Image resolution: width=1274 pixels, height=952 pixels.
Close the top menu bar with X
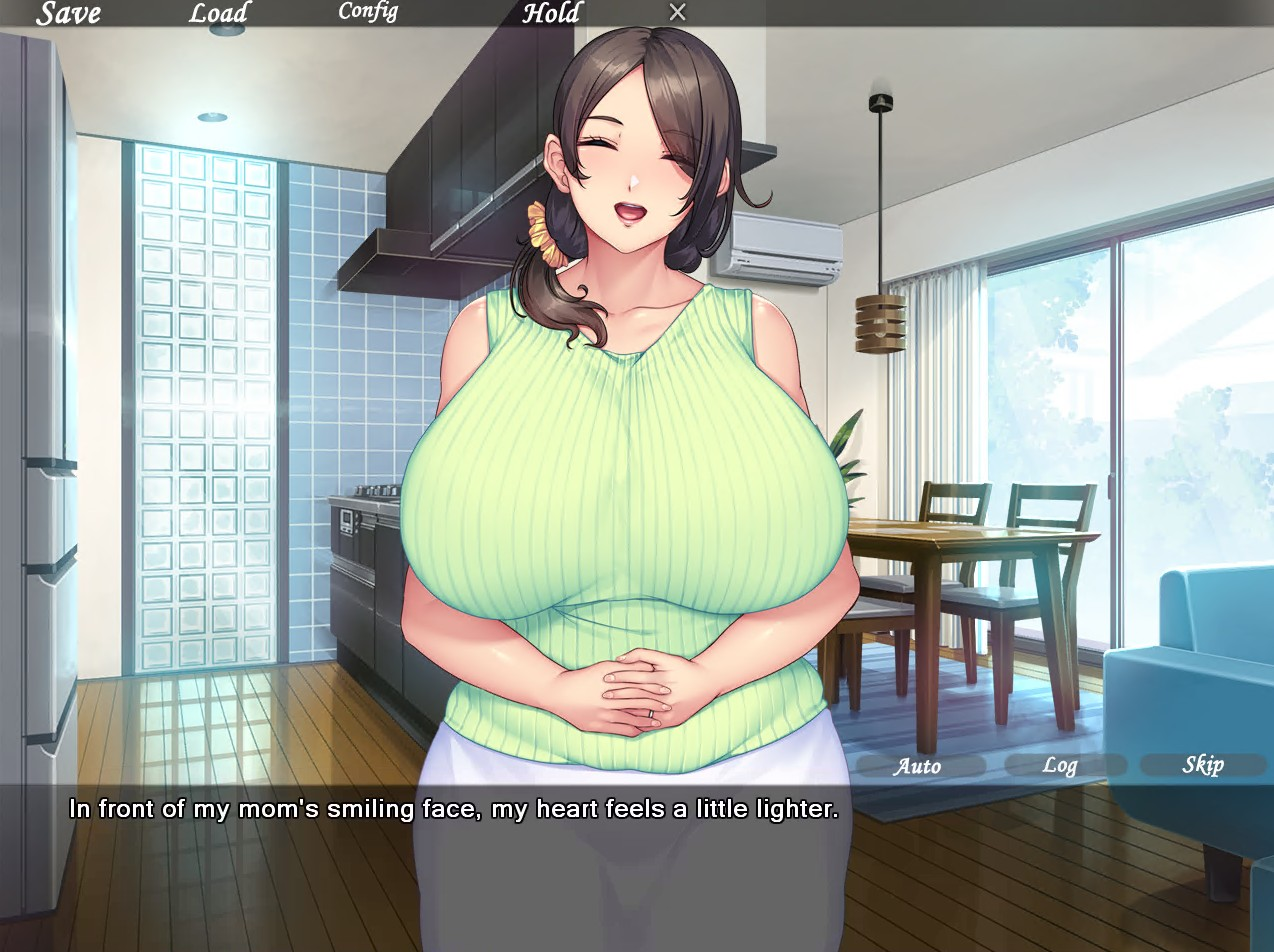coord(677,12)
